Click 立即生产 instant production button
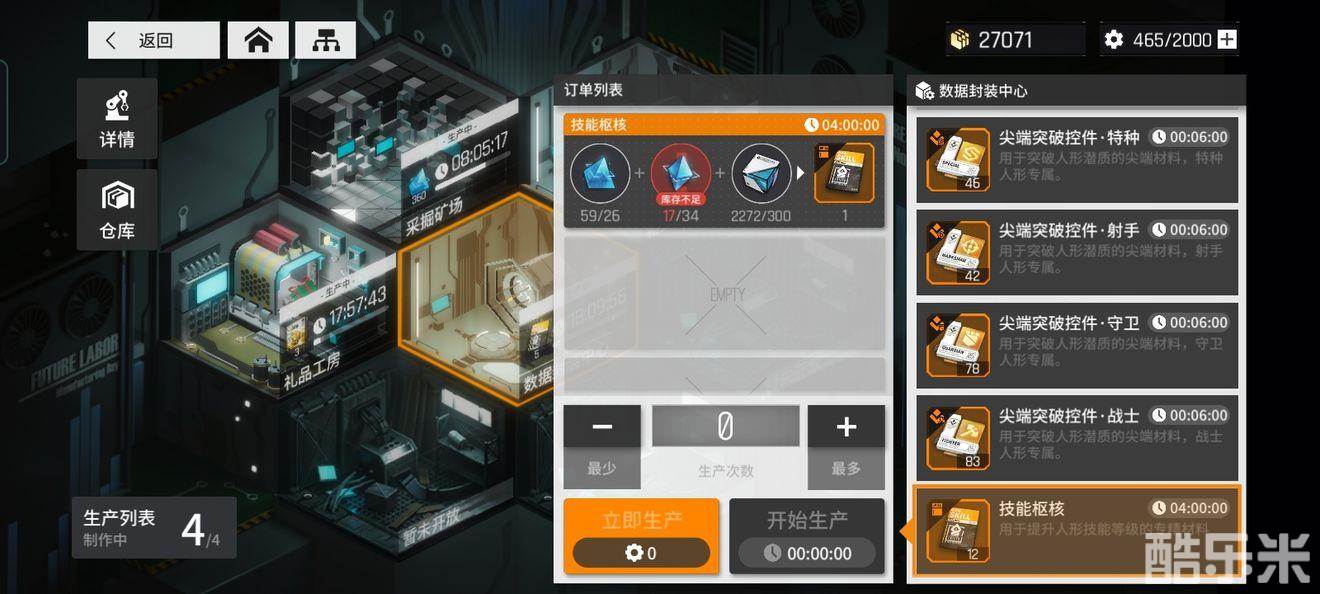1320x594 pixels. click(x=641, y=536)
